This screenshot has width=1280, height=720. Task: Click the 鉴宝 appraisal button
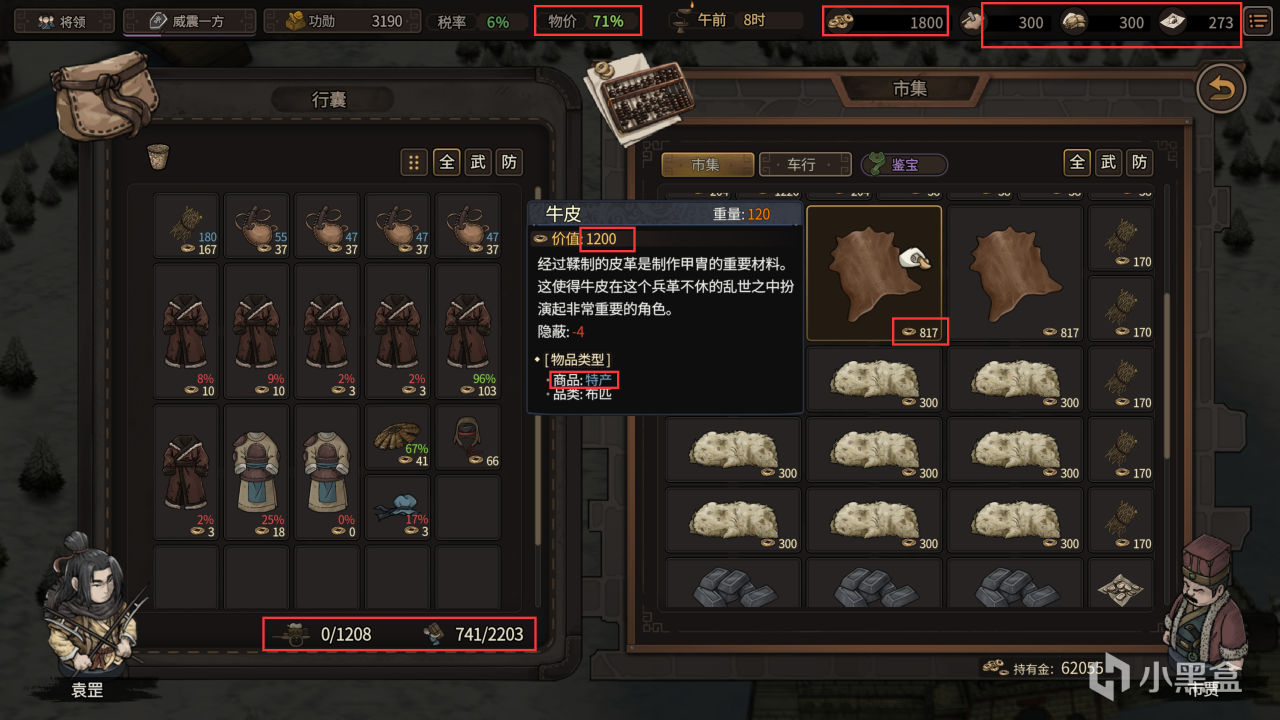(904, 164)
